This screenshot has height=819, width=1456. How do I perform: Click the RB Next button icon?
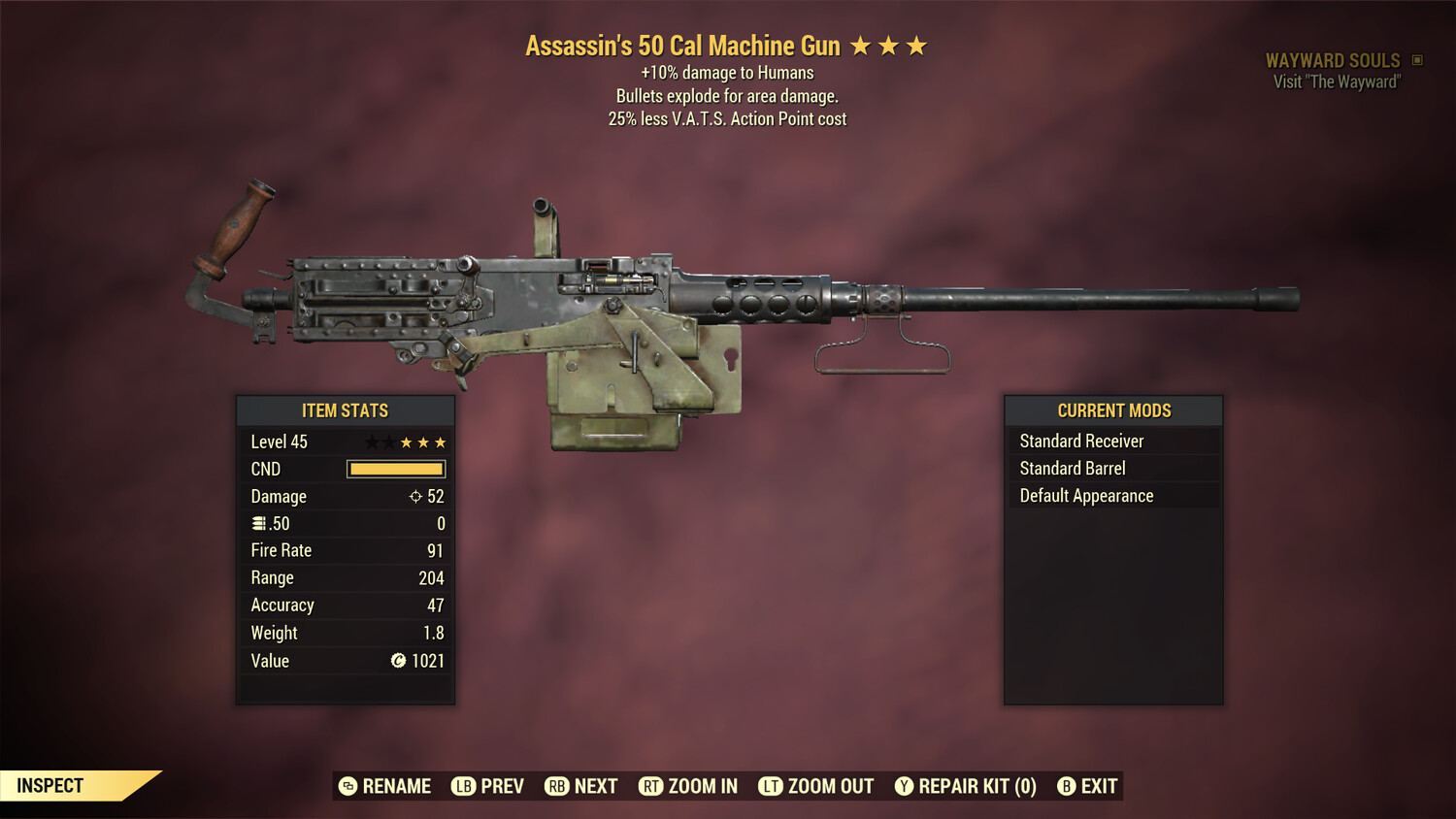pos(556,786)
